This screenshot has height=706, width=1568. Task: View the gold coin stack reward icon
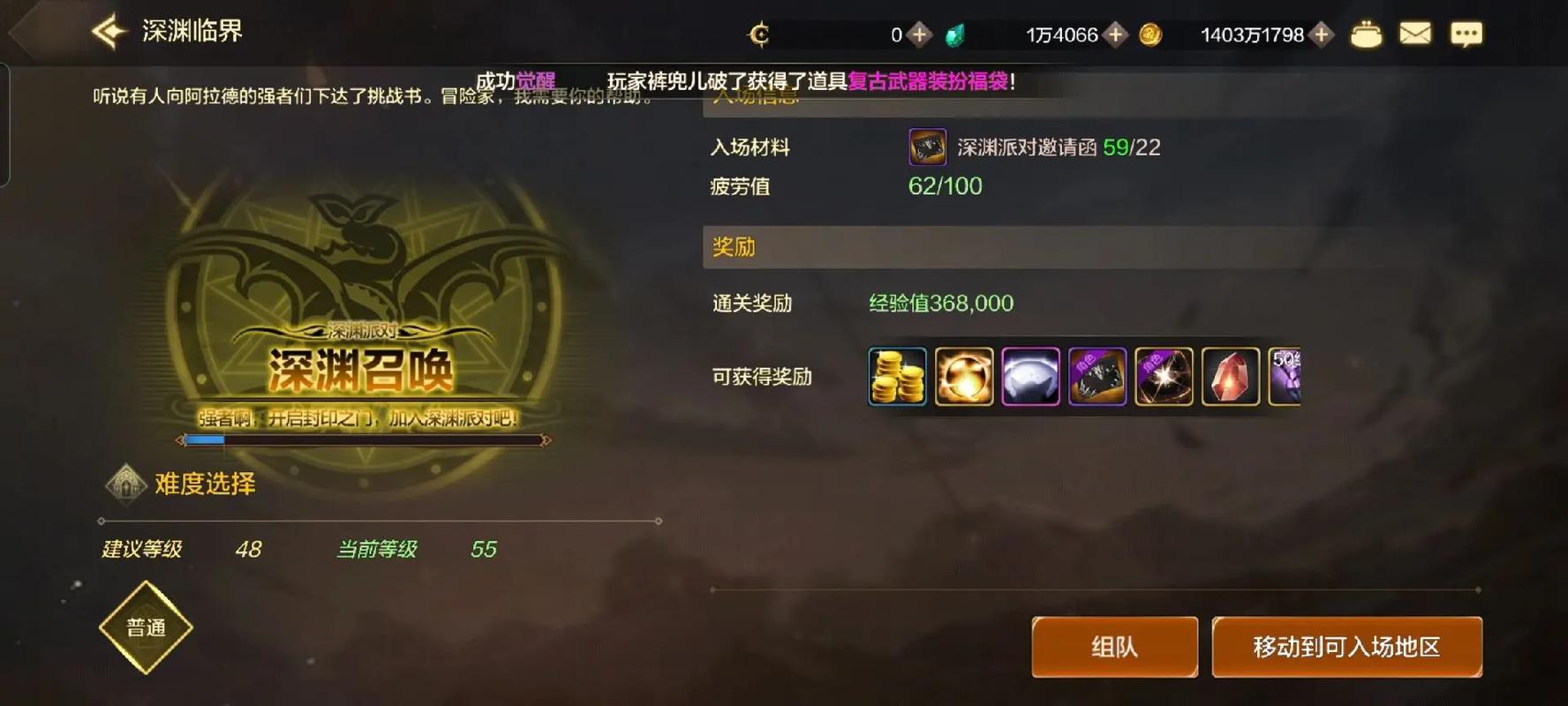click(x=896, y=376)
